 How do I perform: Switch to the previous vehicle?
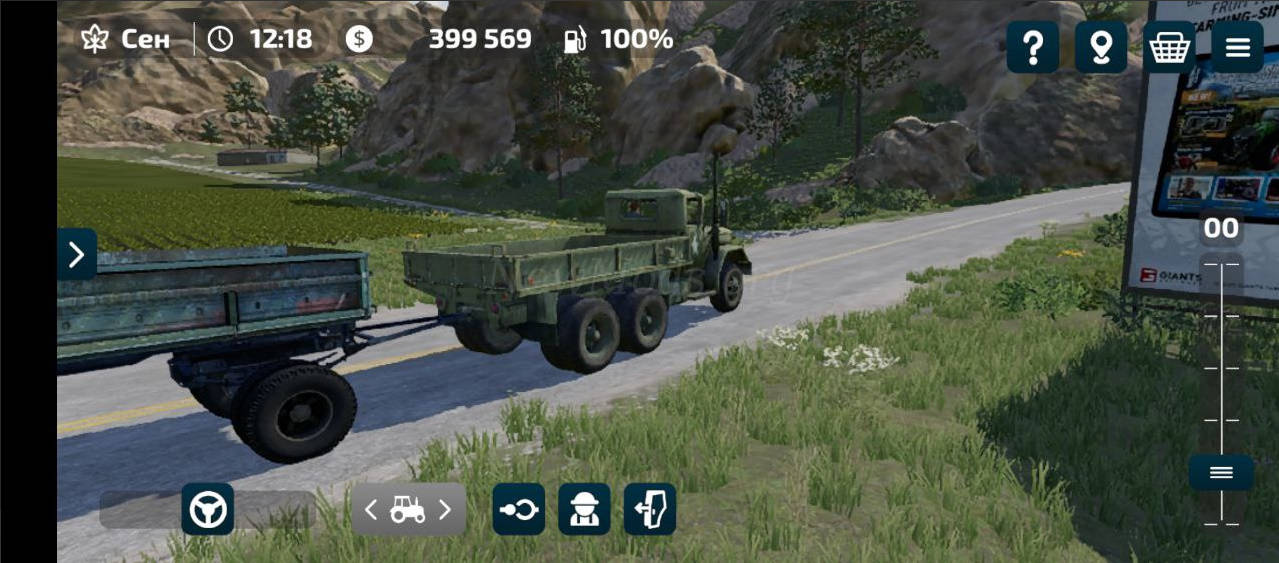click(371, 510)
